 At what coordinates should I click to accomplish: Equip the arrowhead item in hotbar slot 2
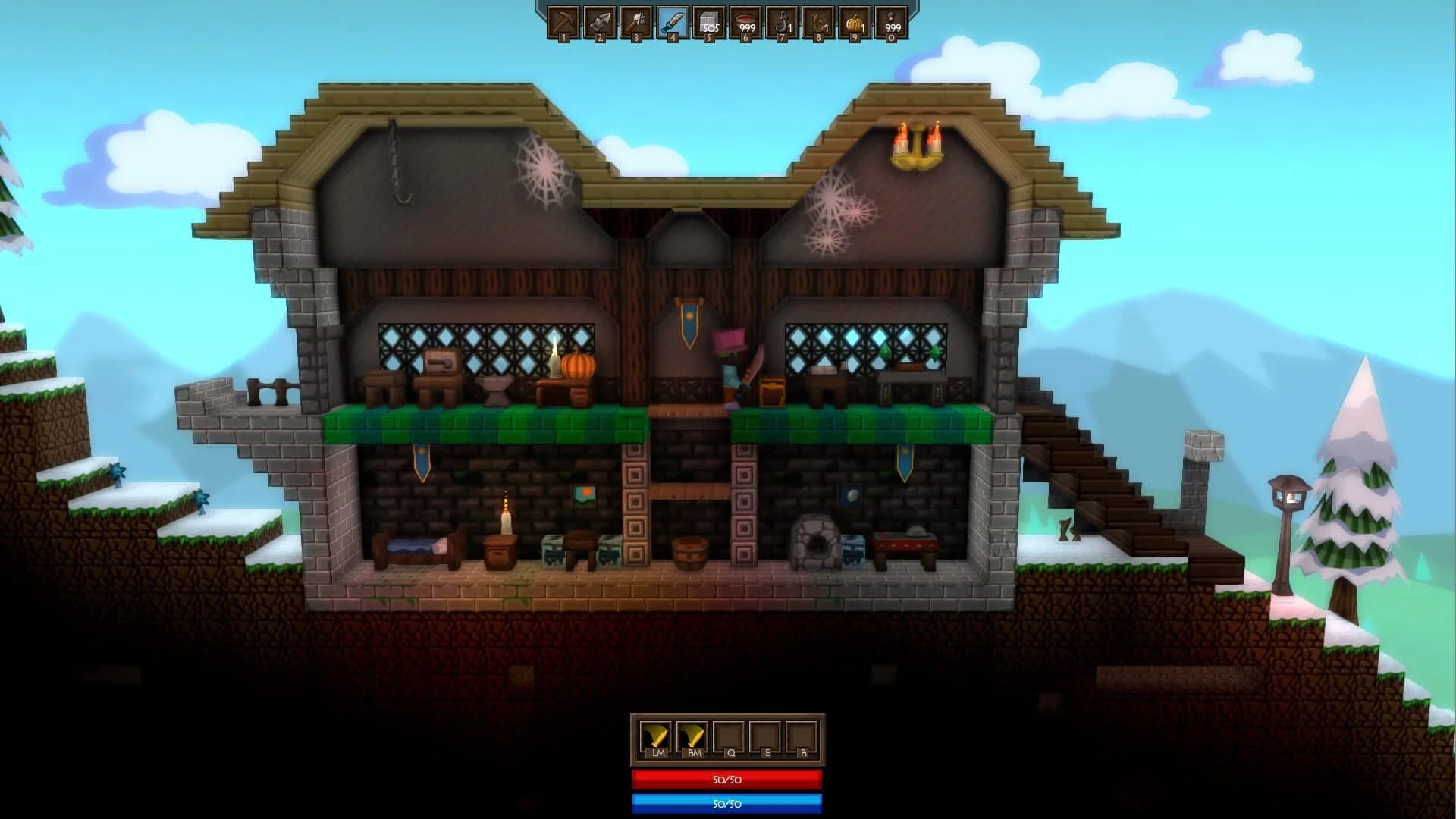pos(601,23)
